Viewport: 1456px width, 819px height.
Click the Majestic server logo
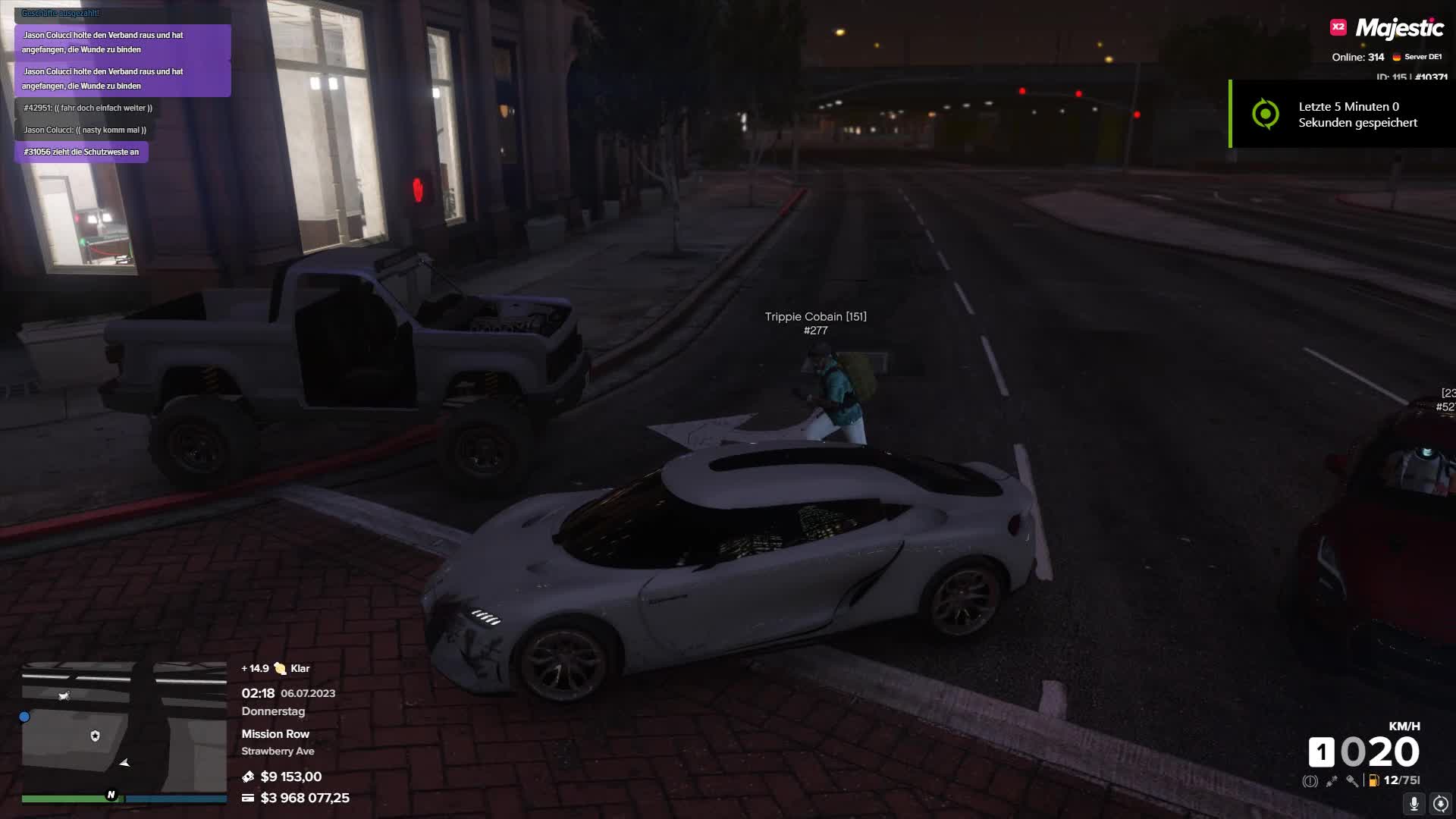tap(1388, 29)
